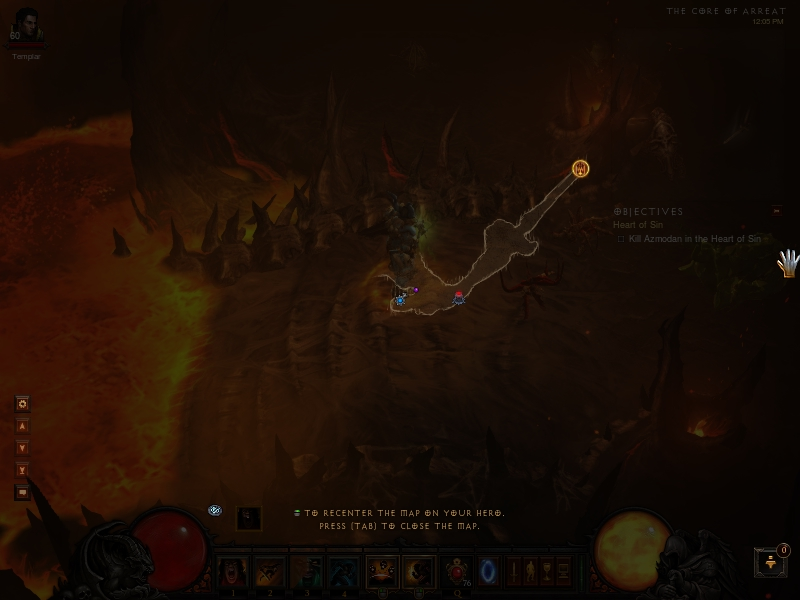Select the left mouse button skill icon

382,572
